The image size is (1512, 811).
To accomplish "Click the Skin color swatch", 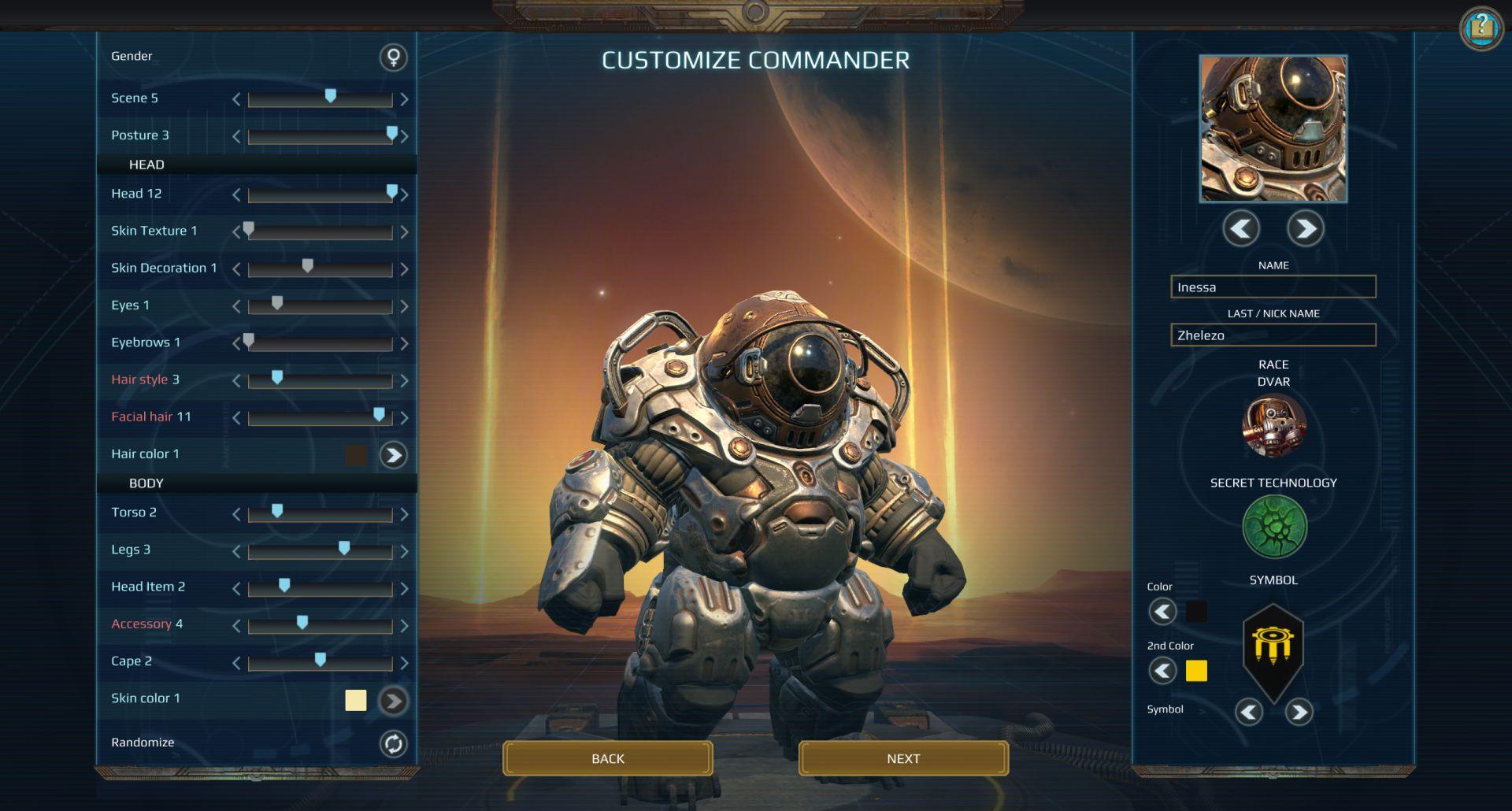I will coord(356,700).
